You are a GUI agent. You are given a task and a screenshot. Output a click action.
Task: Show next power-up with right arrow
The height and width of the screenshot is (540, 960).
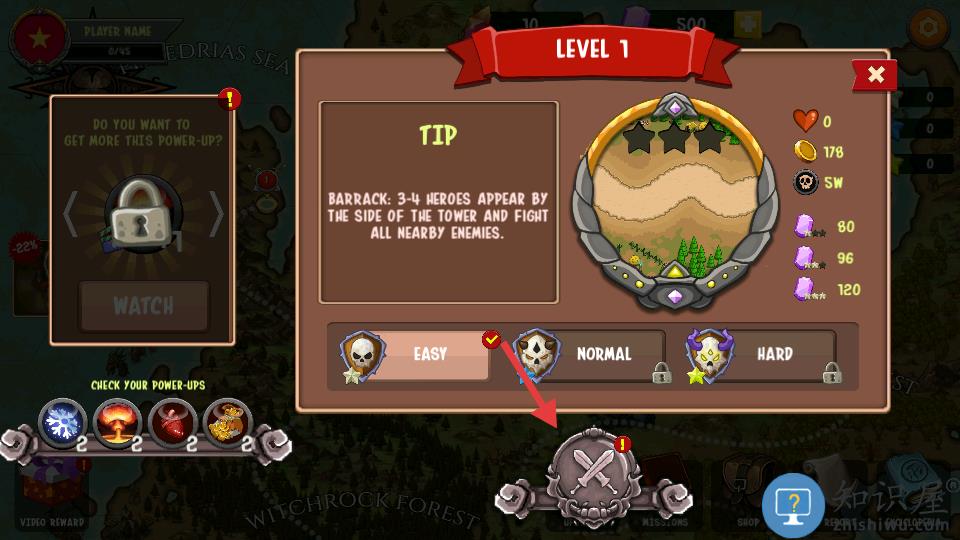click(216, 214)
